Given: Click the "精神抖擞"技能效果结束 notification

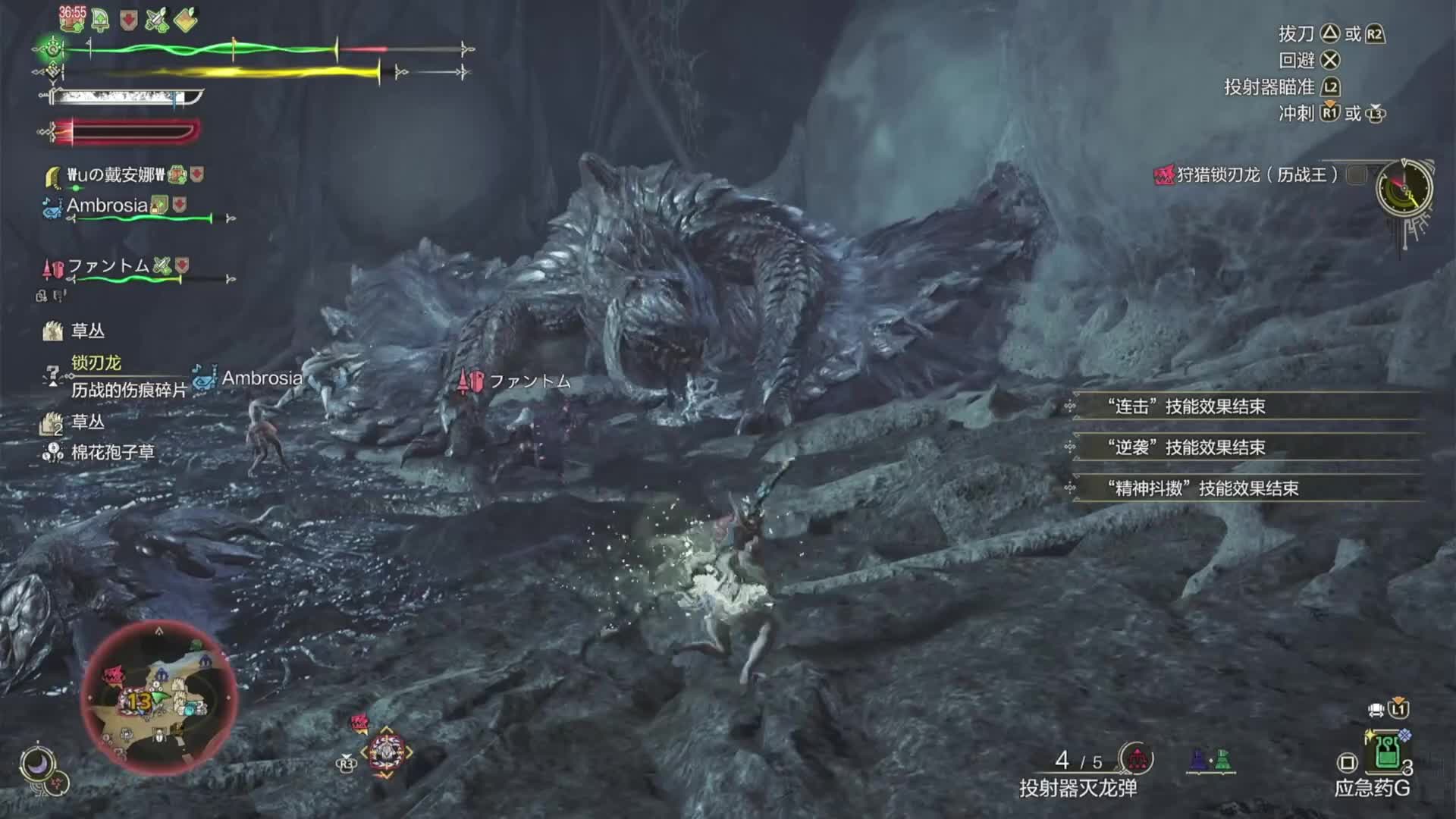Looking at the screenshot, I should tap(1203, 488).
